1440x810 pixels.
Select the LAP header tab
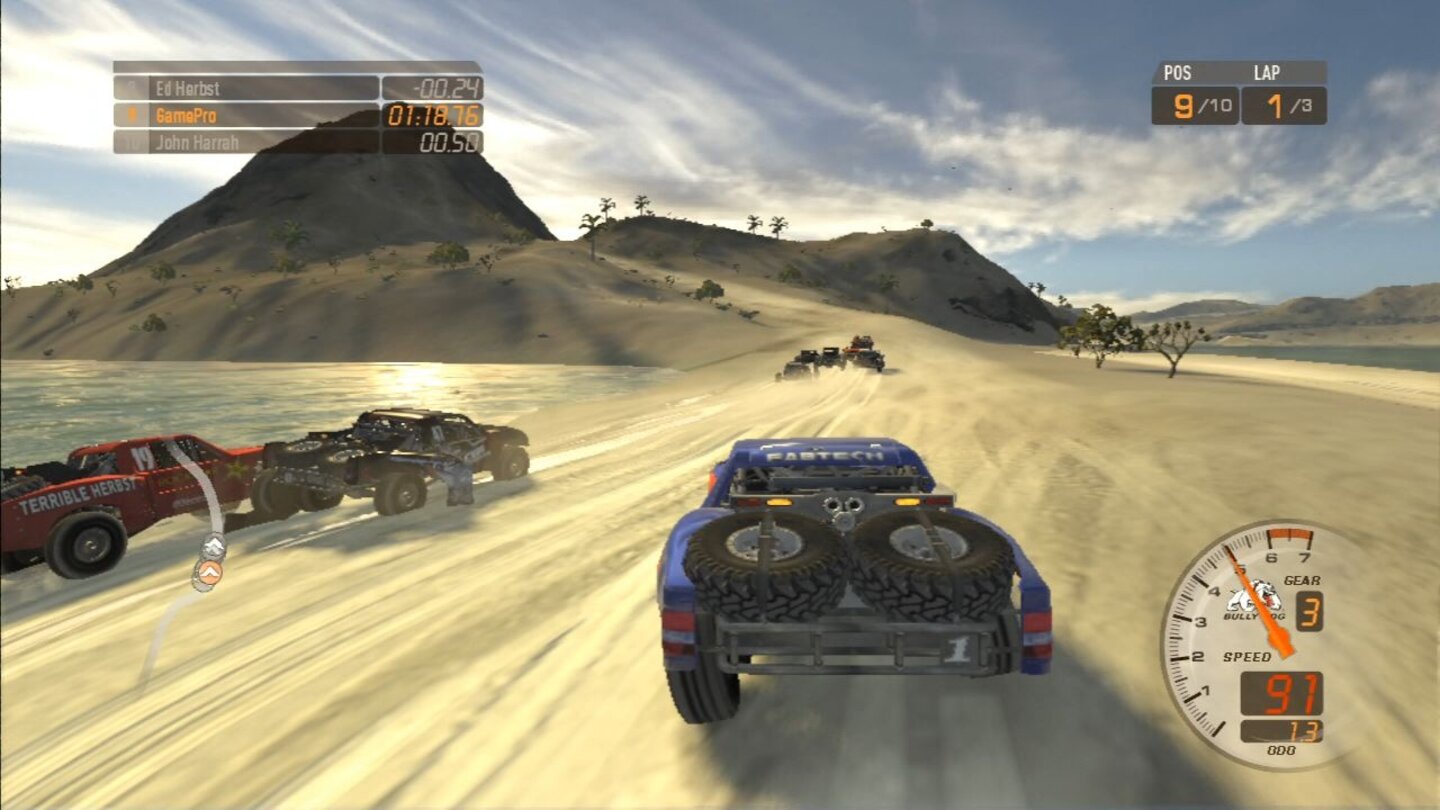coord(1266,72)
